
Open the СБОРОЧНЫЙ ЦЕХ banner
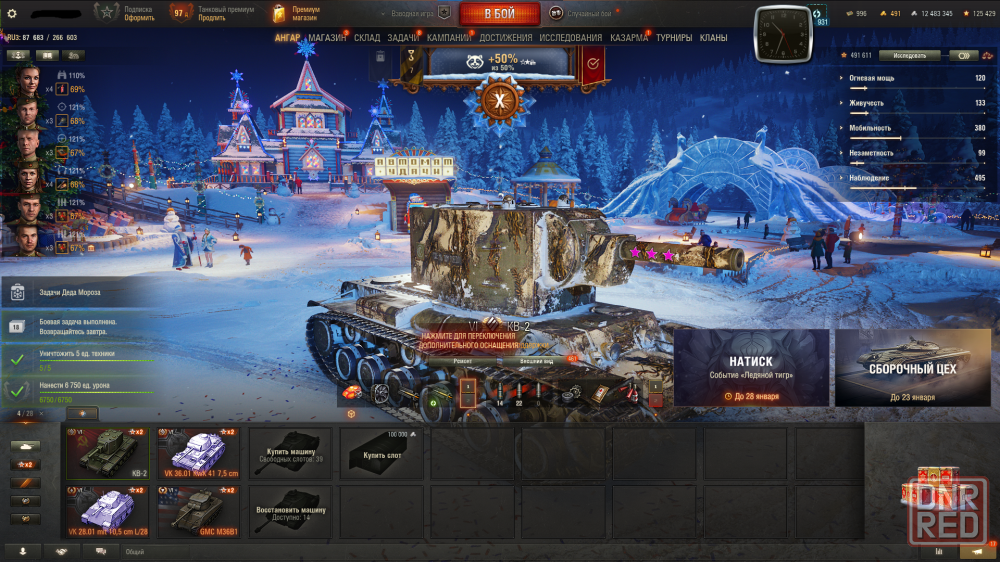913,367
